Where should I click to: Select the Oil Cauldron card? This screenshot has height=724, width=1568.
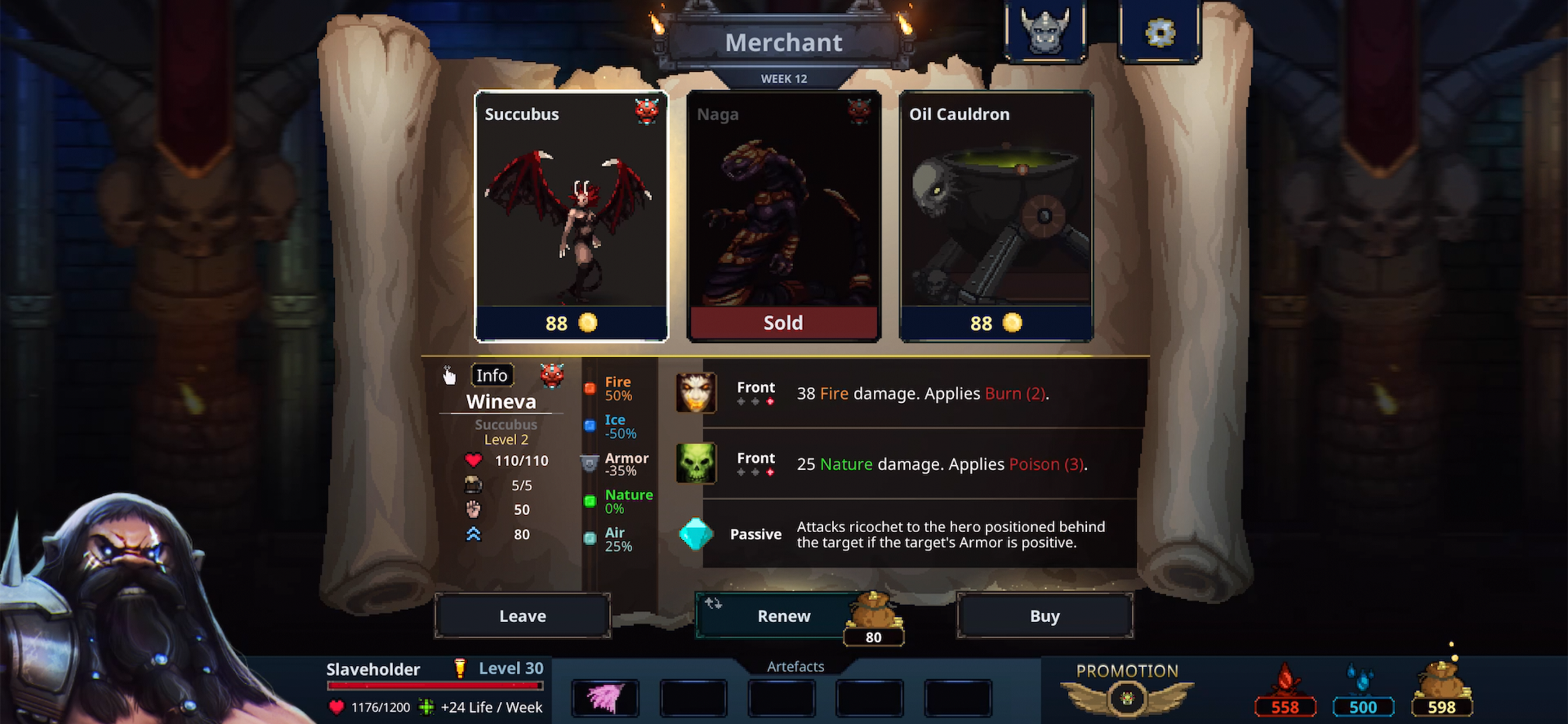coord(995,216)
